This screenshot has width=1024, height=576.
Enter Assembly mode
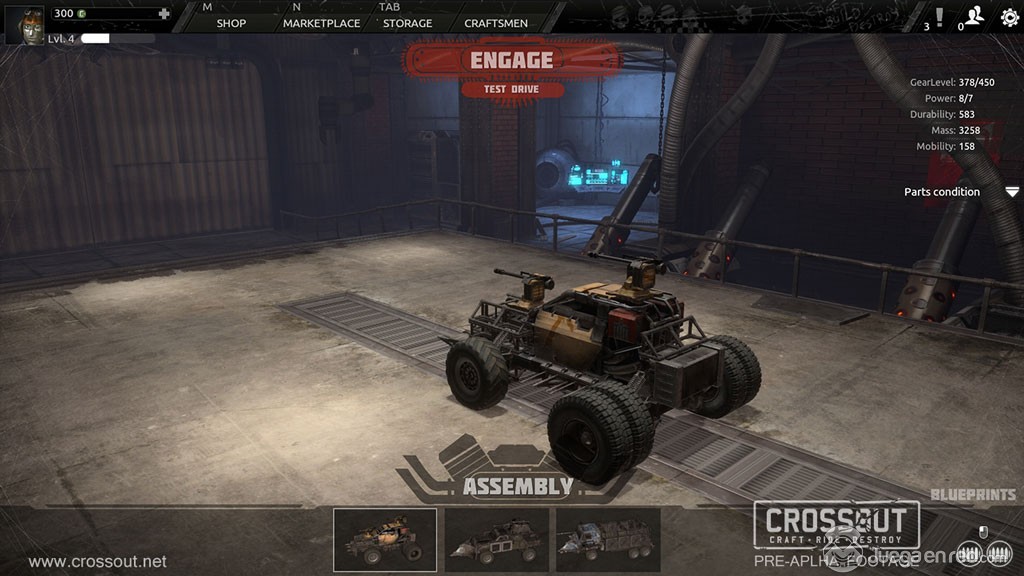coord(517,487)
